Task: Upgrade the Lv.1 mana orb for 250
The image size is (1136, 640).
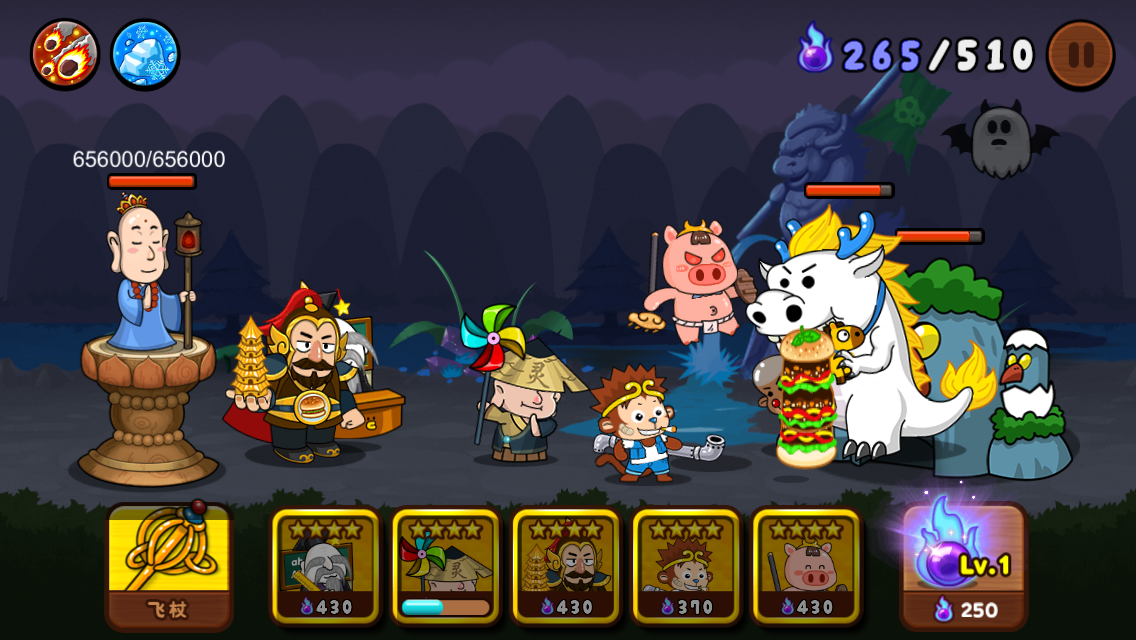Action: tap(964, 566)
